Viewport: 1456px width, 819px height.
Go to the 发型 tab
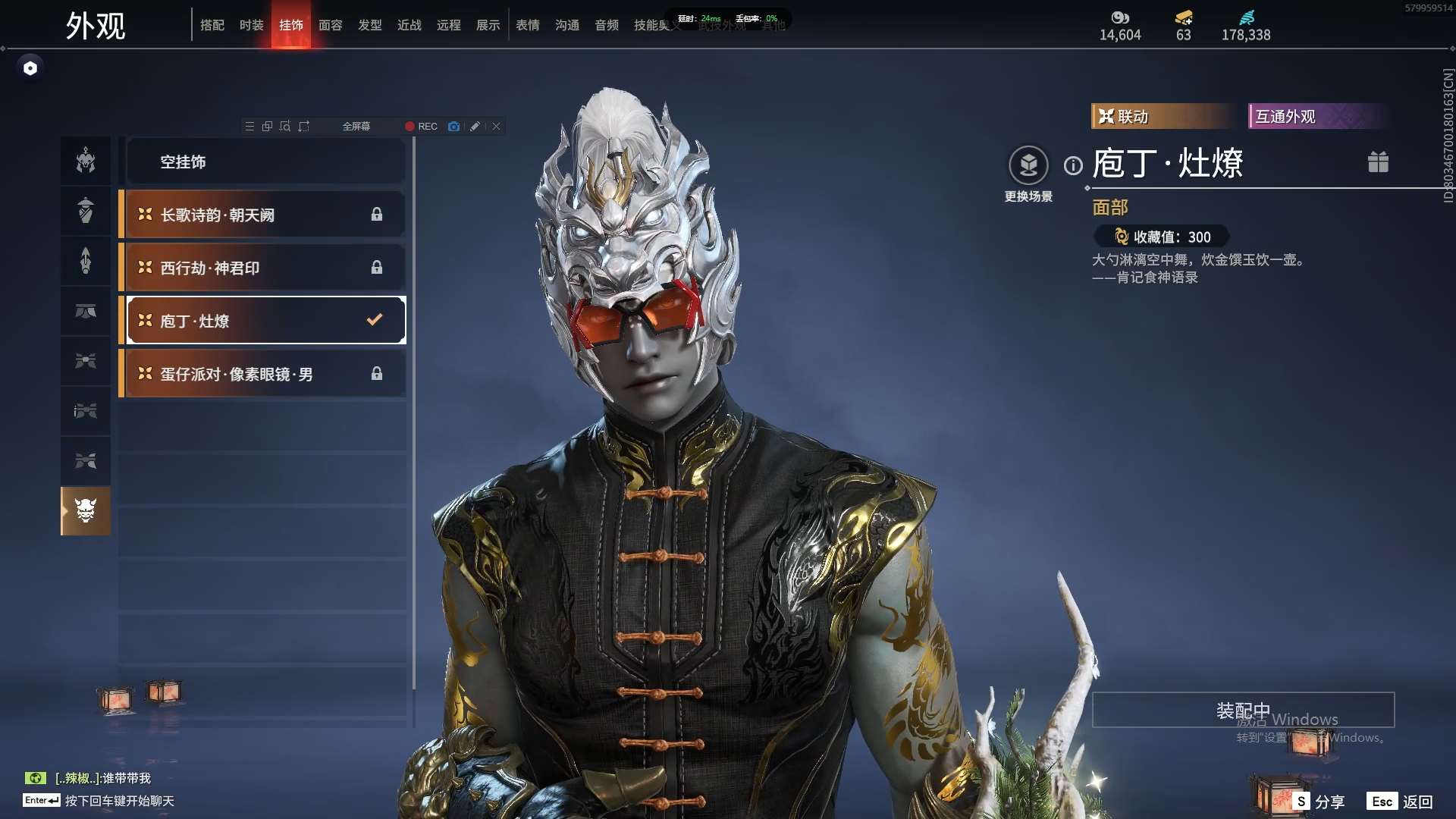pos(369,25)
